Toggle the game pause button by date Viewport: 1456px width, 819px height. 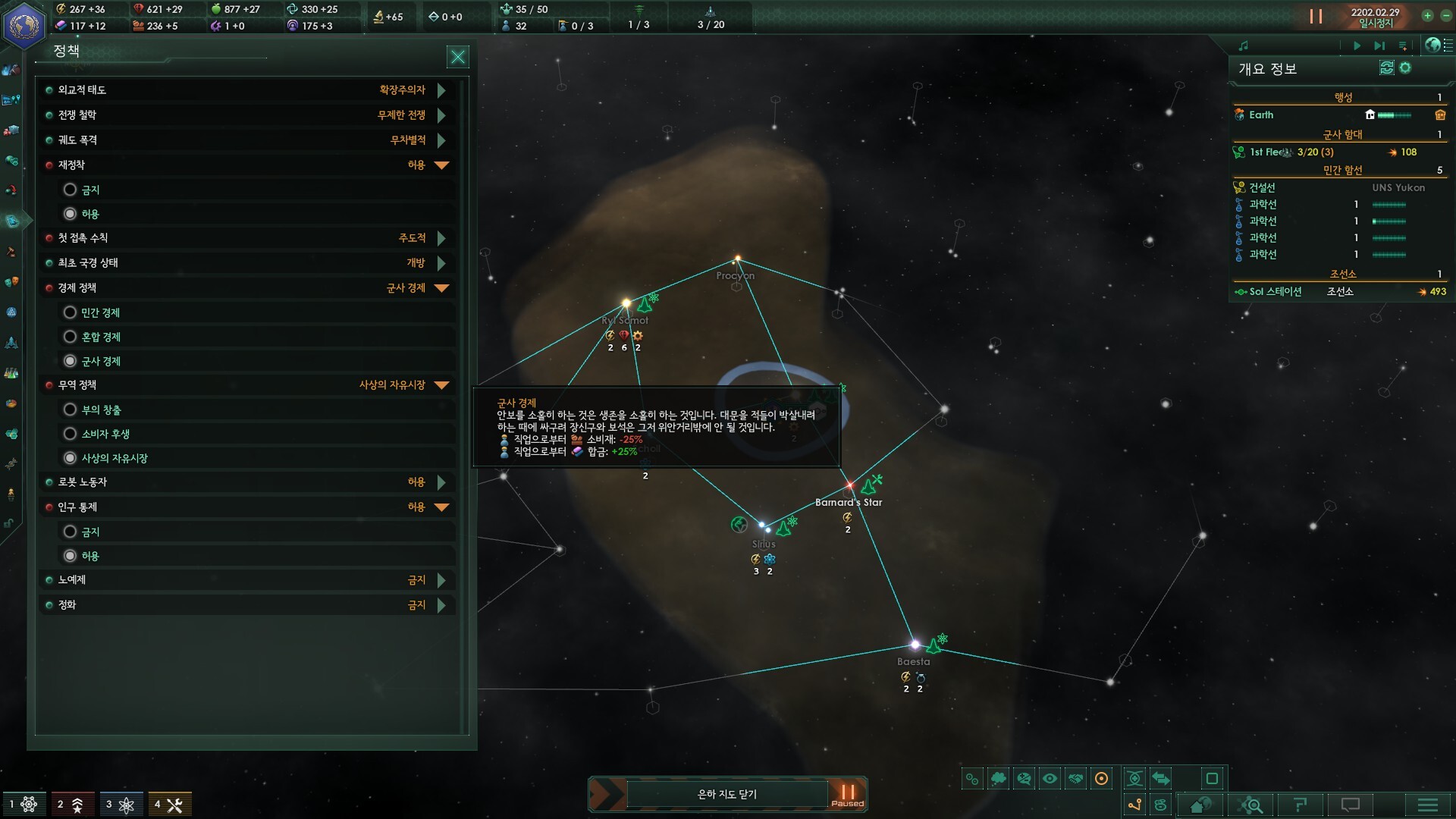tap(1316, 17)
